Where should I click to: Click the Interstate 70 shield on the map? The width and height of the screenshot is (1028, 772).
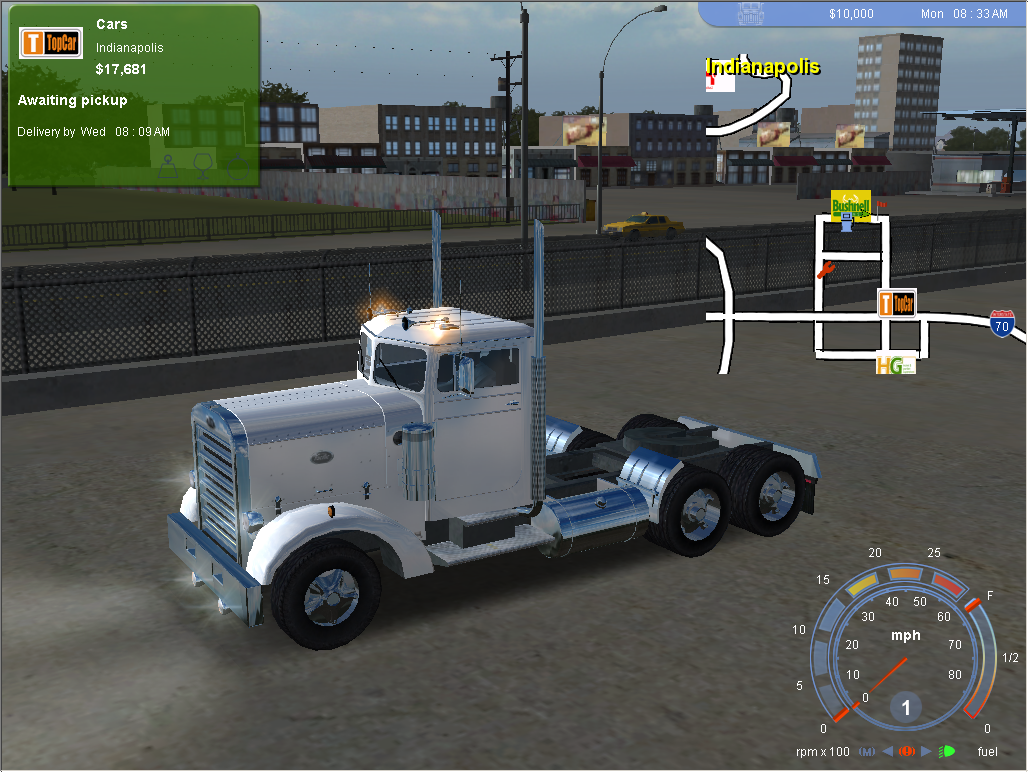[x=1001, y=322]
